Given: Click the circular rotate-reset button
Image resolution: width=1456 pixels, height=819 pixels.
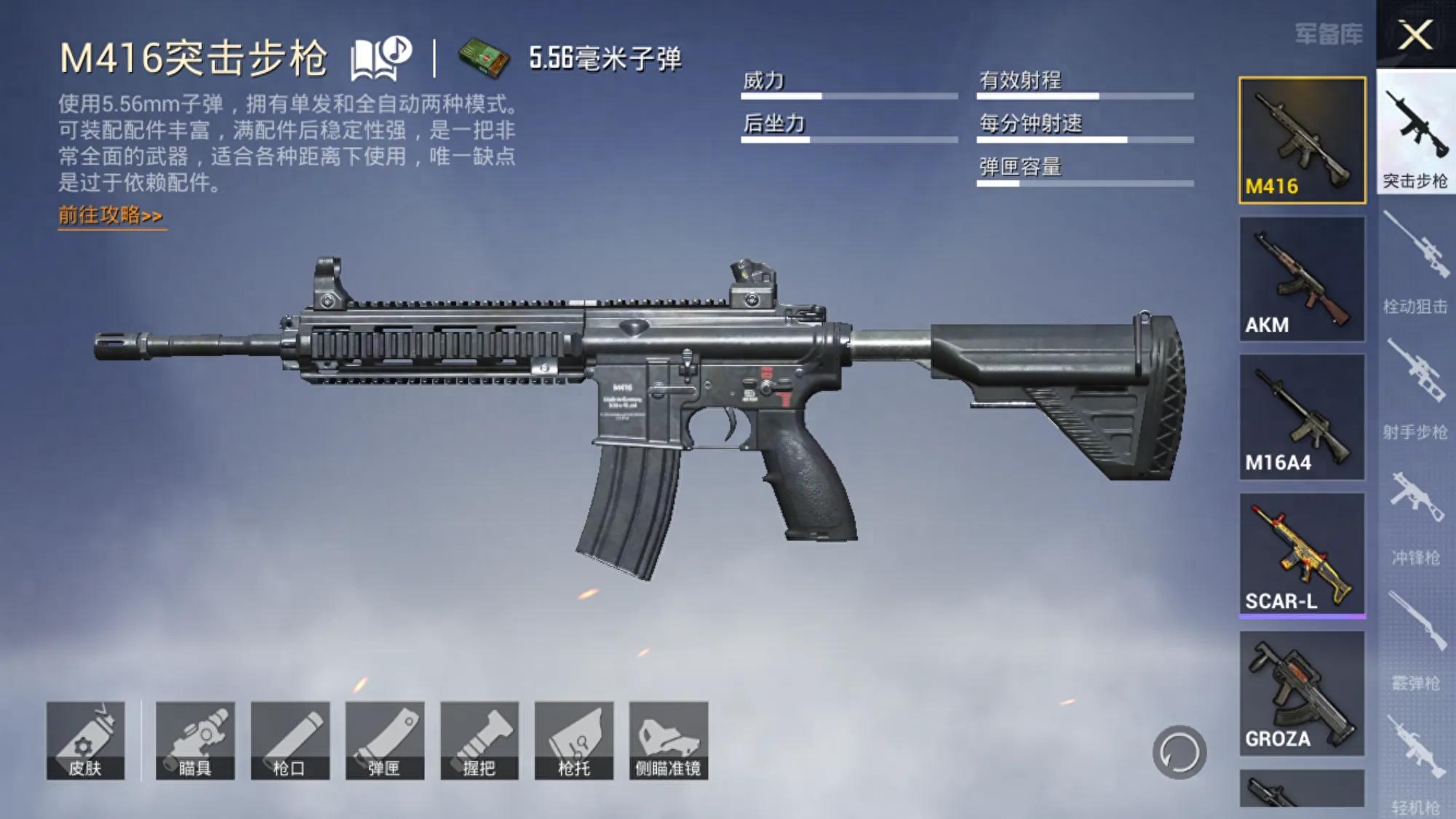Looking at the screenshot, I should 1179,752.
